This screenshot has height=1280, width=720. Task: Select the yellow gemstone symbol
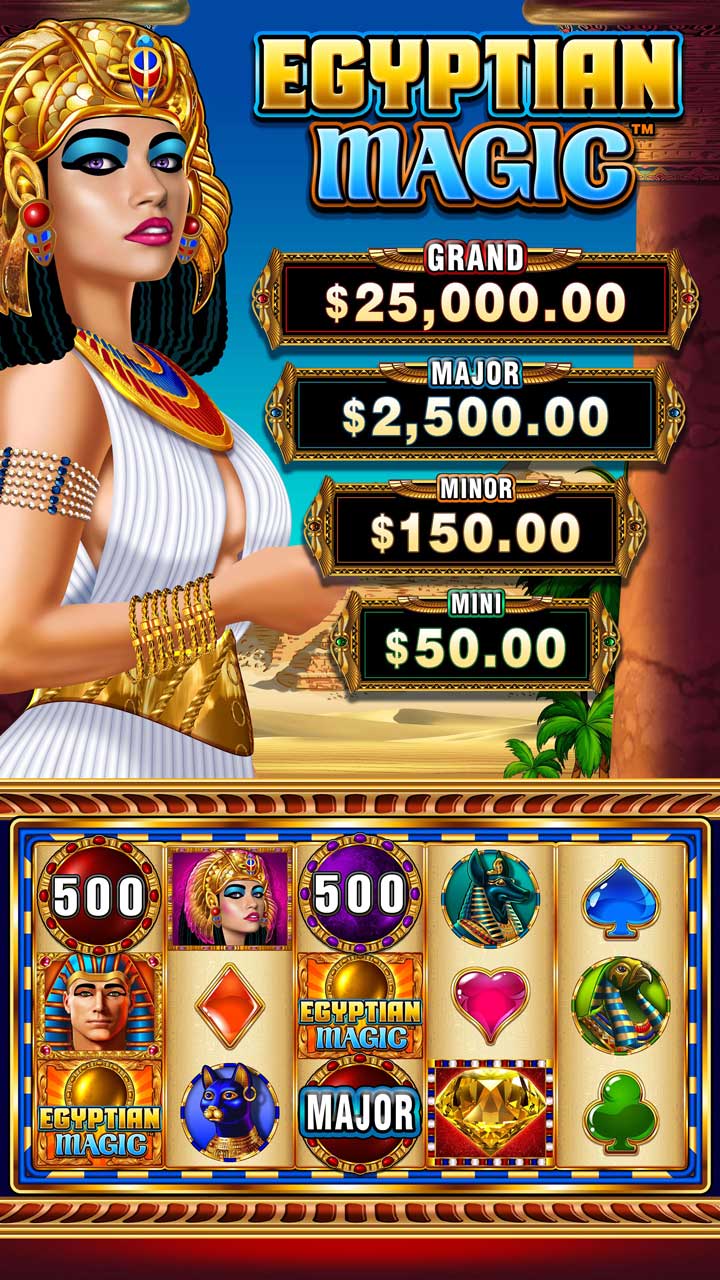pyautogui.click(x=490, y=1112)
